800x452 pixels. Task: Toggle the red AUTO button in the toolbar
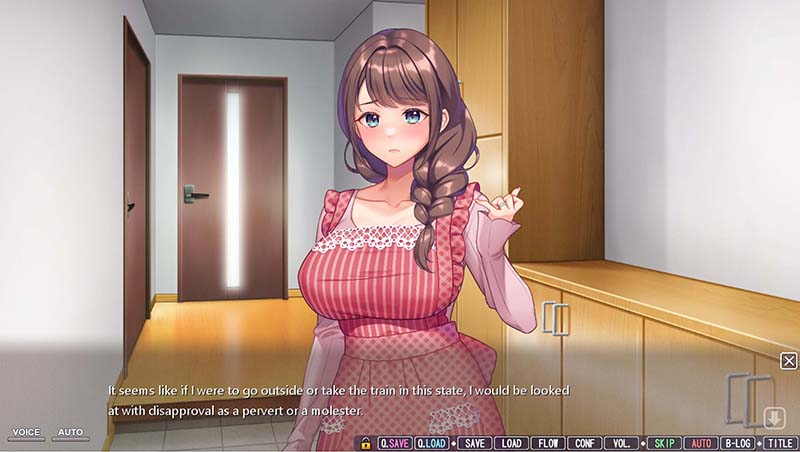tap(701, 443)
